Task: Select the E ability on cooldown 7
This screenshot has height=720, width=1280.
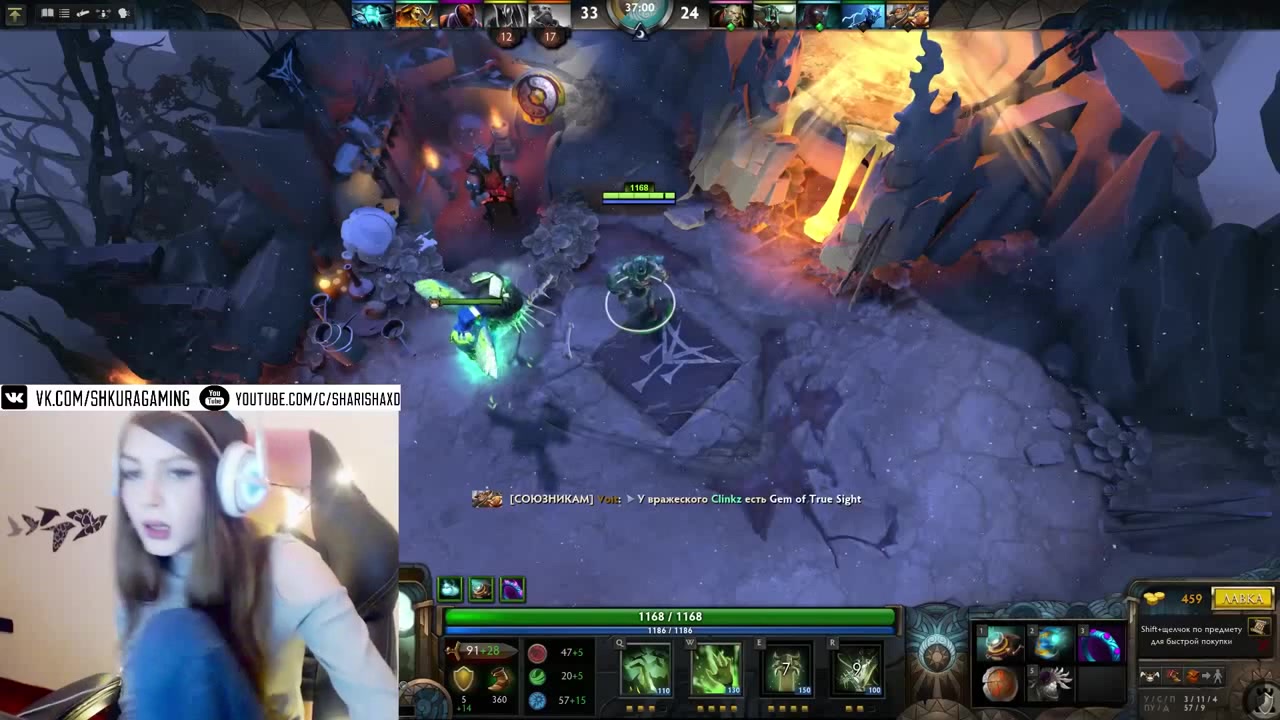Action: click(x=787, y=668)
